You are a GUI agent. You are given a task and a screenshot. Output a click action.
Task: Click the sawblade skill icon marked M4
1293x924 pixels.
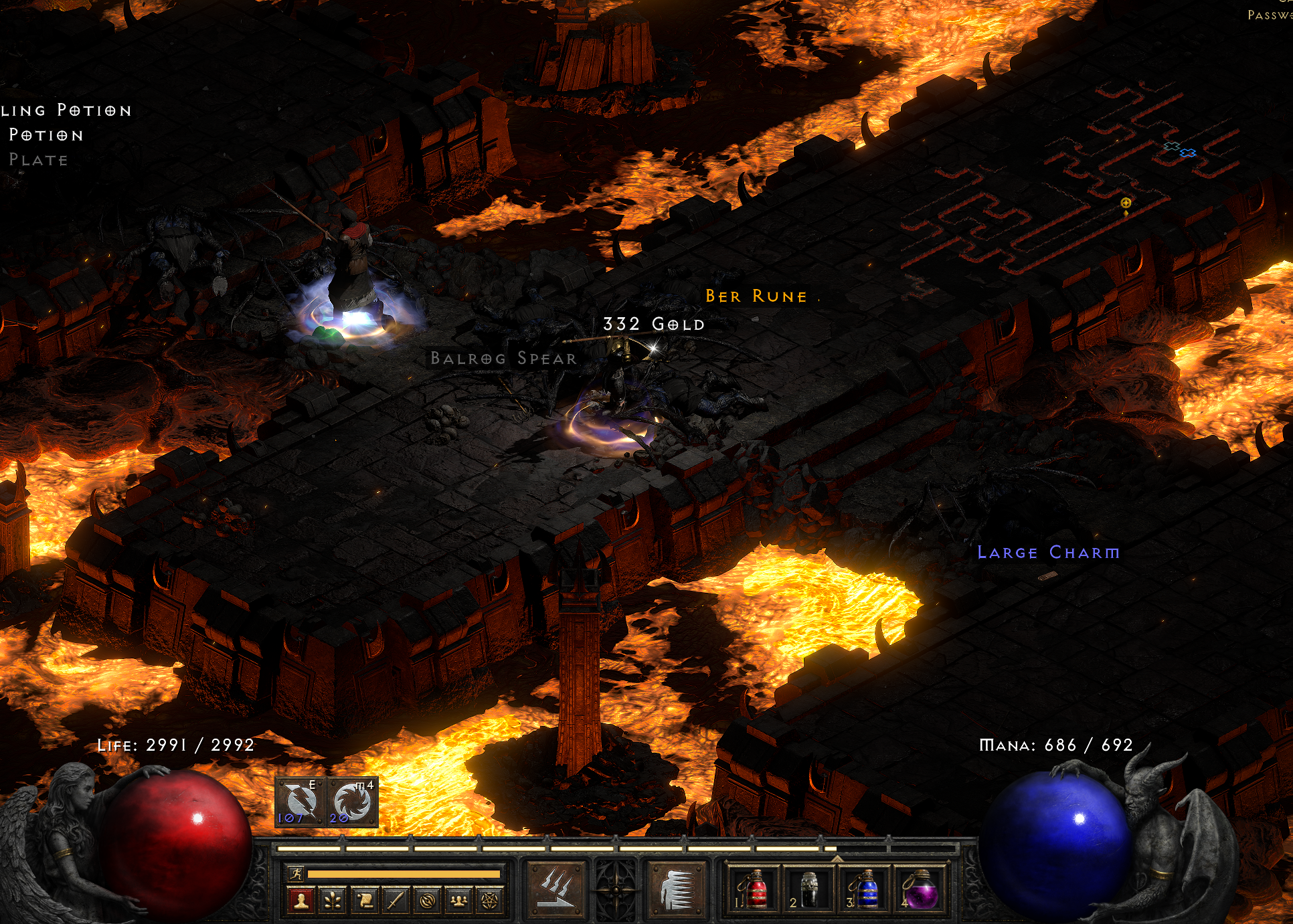tap(353, 802)
